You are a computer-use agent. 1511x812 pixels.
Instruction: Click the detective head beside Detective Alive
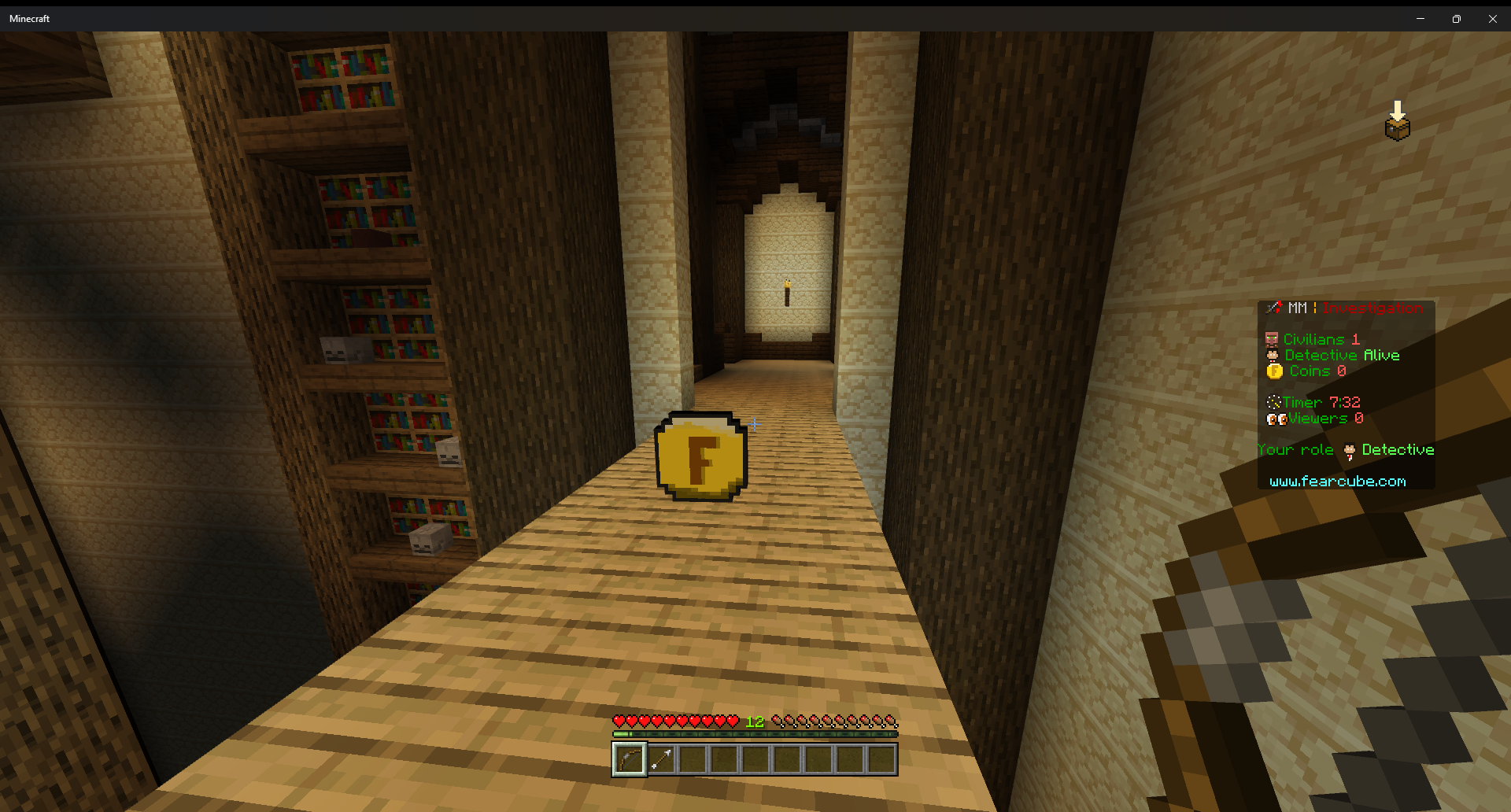pos(1273,355)
